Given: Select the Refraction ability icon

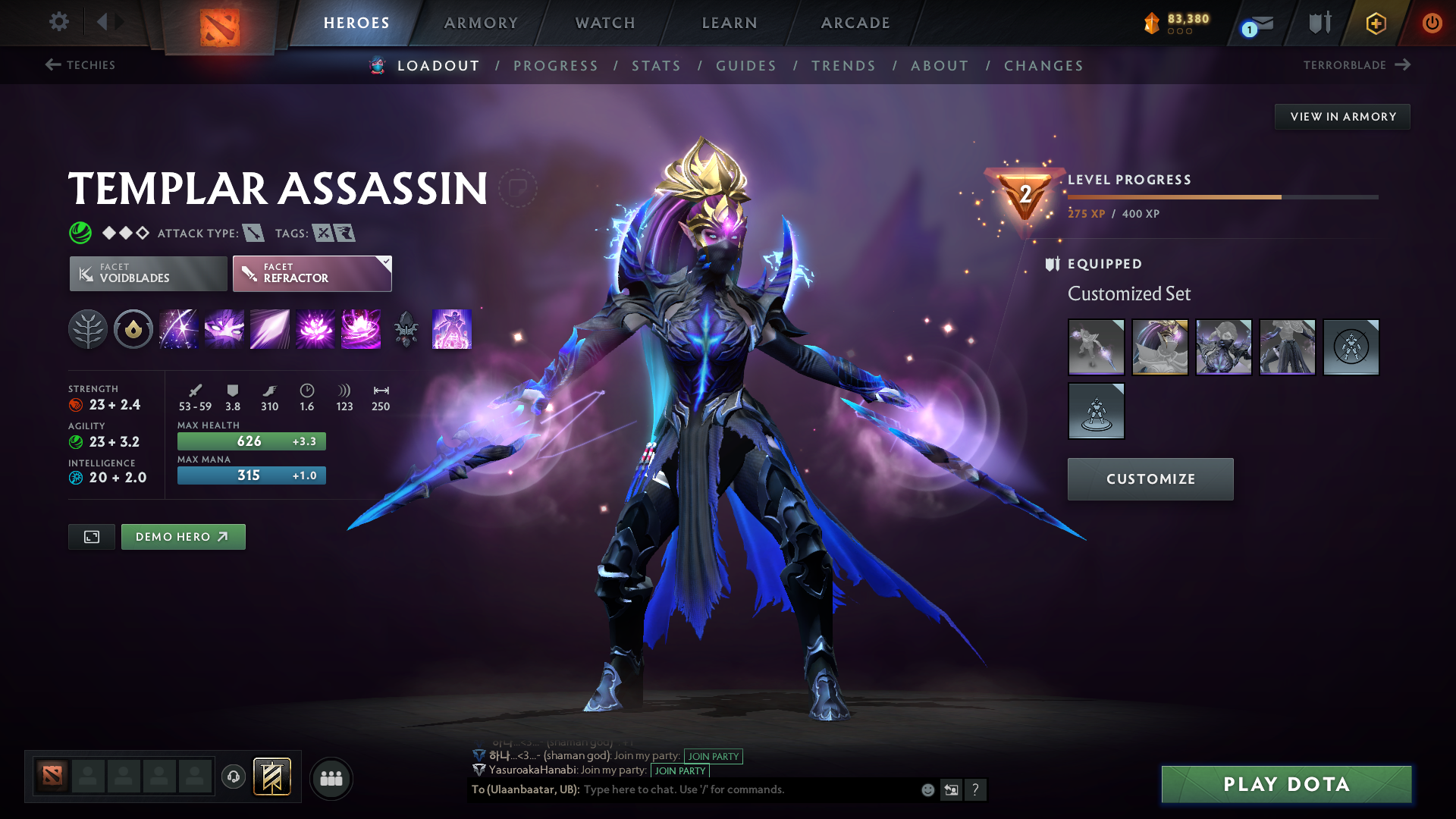Looking at the screenshot, I should pos(178,329).
